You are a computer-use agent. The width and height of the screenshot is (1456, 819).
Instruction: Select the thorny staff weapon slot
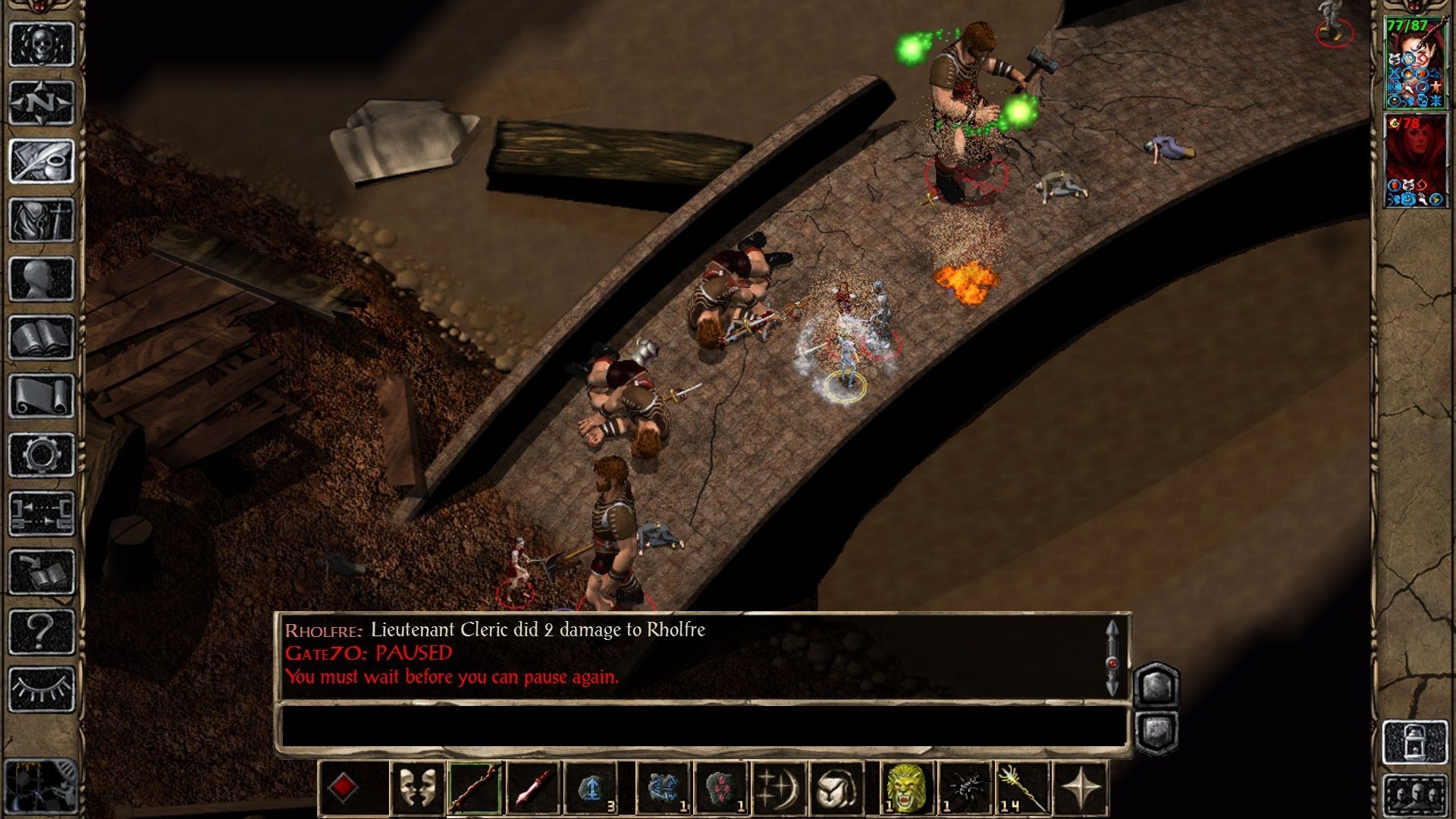click(475, 789)
